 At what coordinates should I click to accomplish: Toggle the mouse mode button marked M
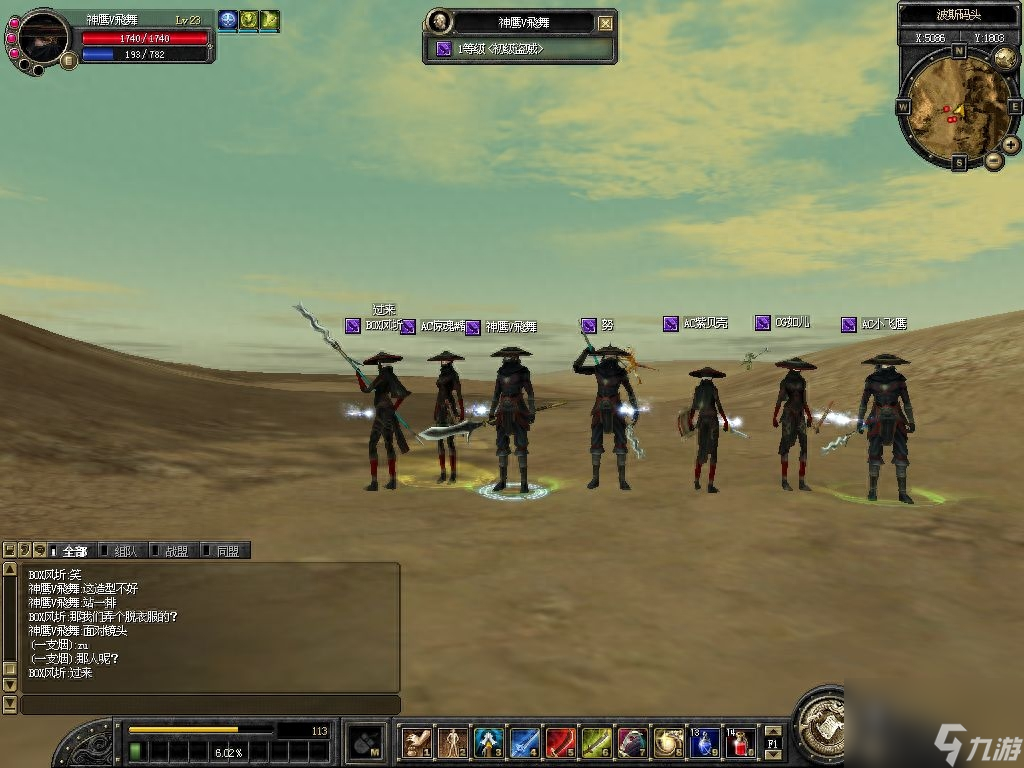(x=365, y=742)
